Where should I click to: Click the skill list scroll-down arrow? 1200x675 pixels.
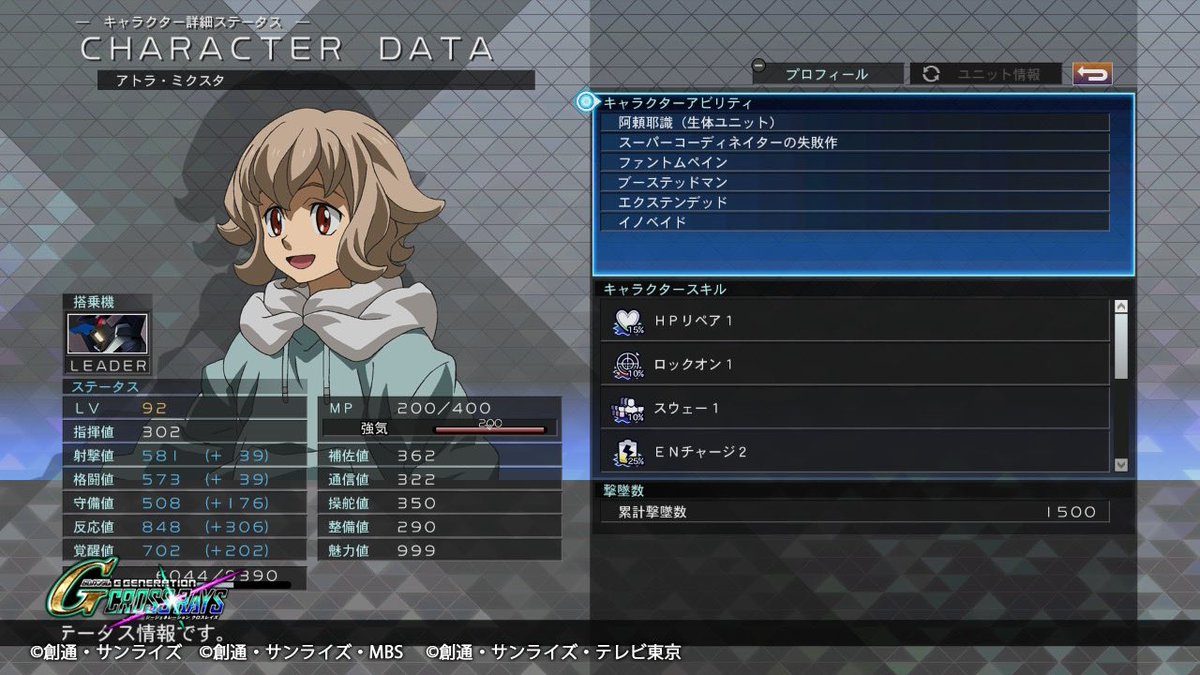point(1121,464)
